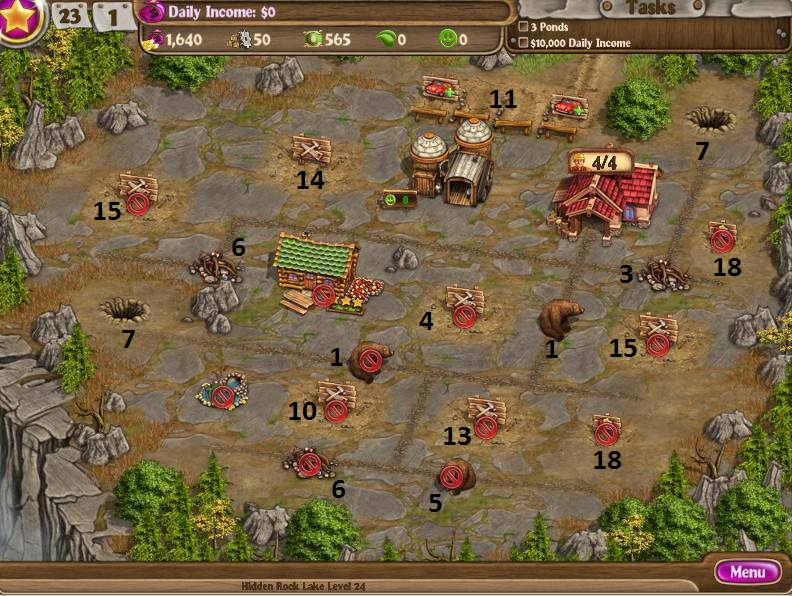Select the '3 Ponds' task entry
The width and height of the screenshot is (792, 596).
(x=552, y=27)
